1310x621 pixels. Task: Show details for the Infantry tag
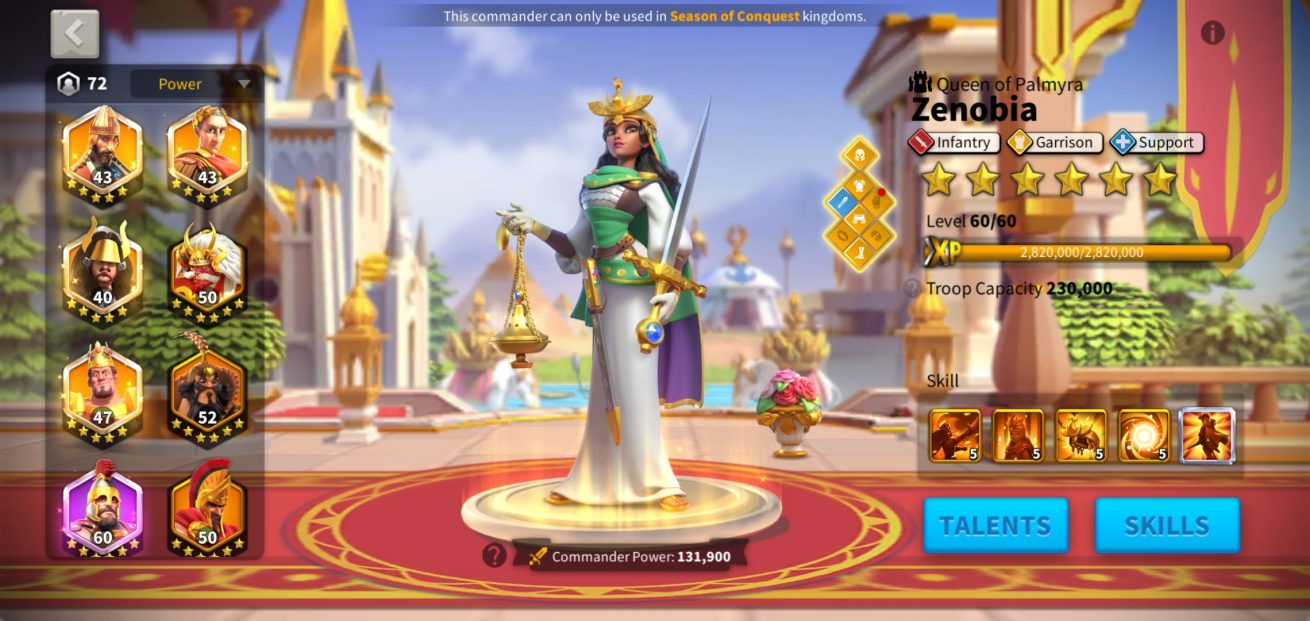coord(954,143)
